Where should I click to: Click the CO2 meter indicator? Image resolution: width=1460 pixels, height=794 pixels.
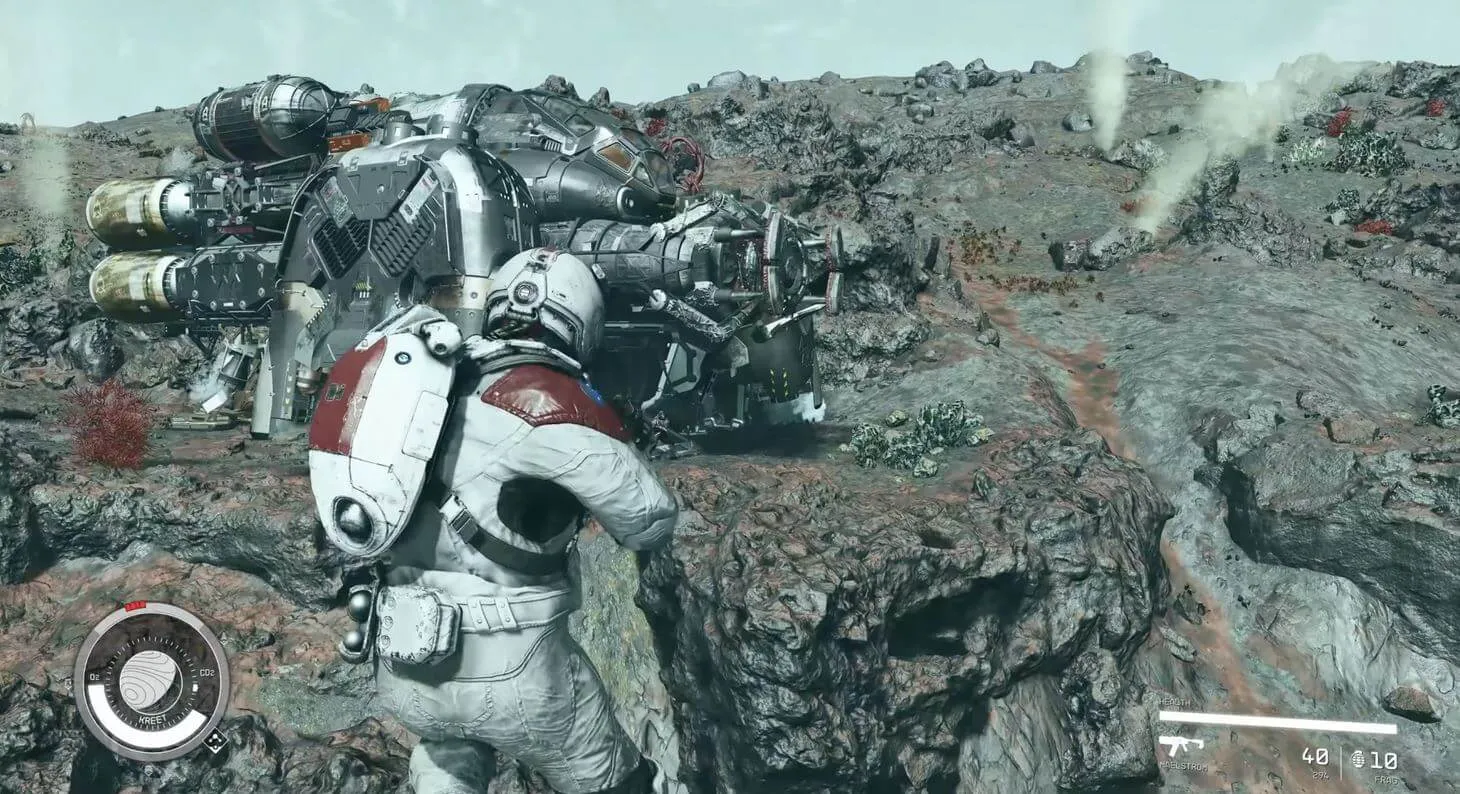click(x=206, y=674)
